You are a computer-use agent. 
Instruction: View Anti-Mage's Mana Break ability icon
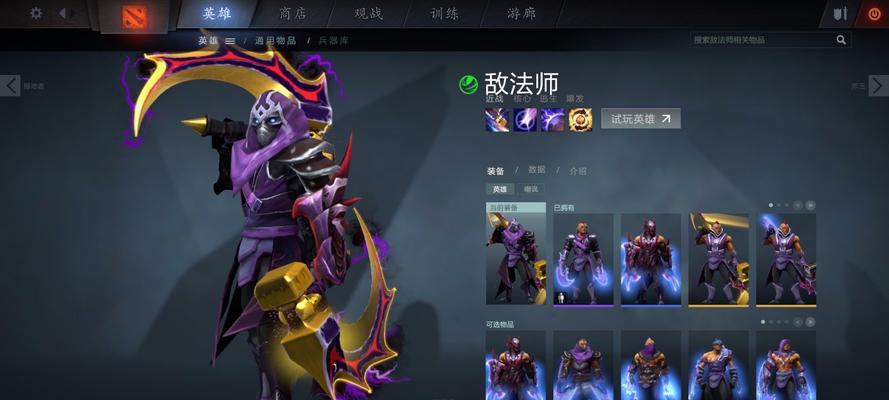point(498,120)
